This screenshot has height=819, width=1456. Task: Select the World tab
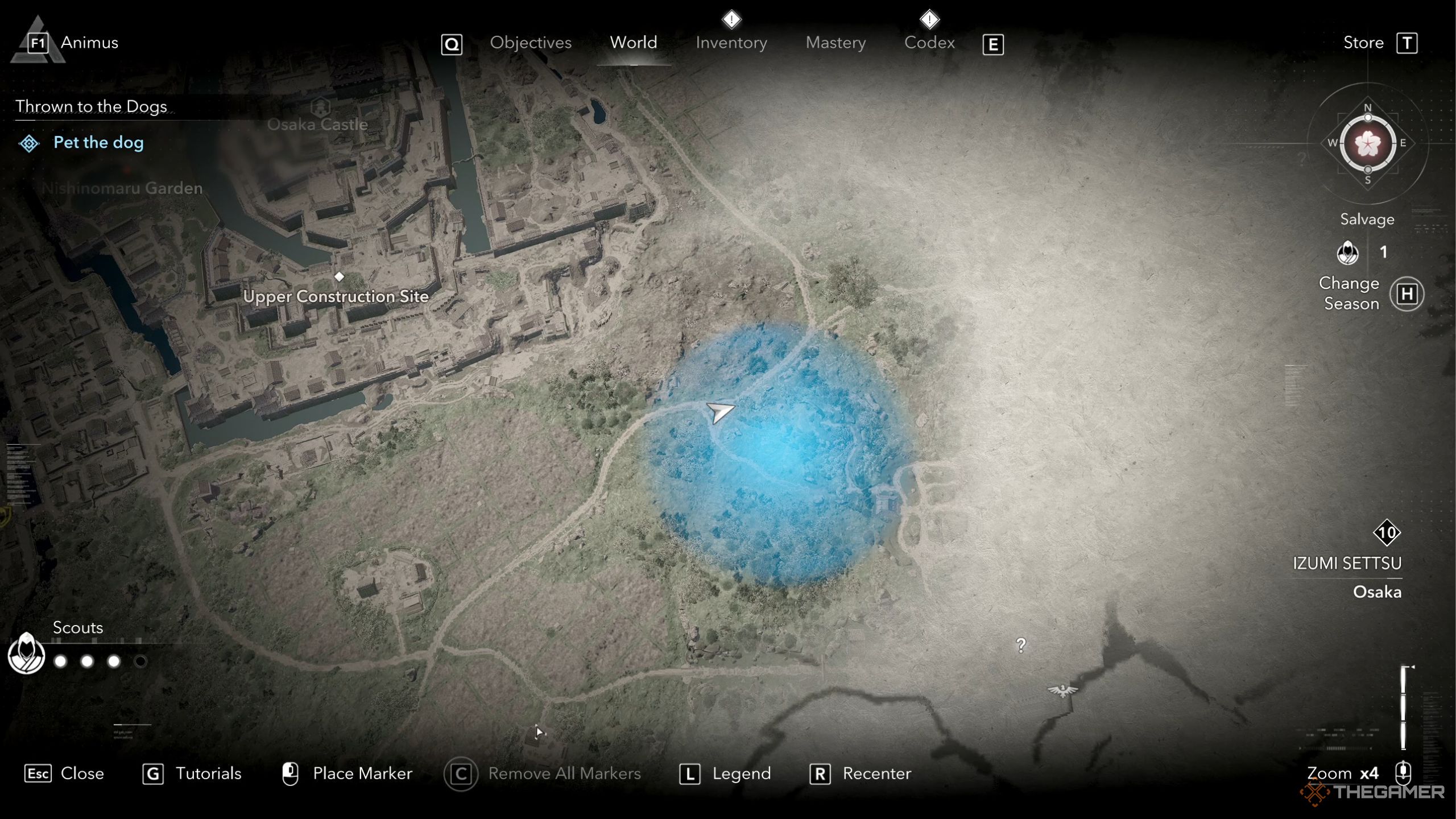pos(633,43)
